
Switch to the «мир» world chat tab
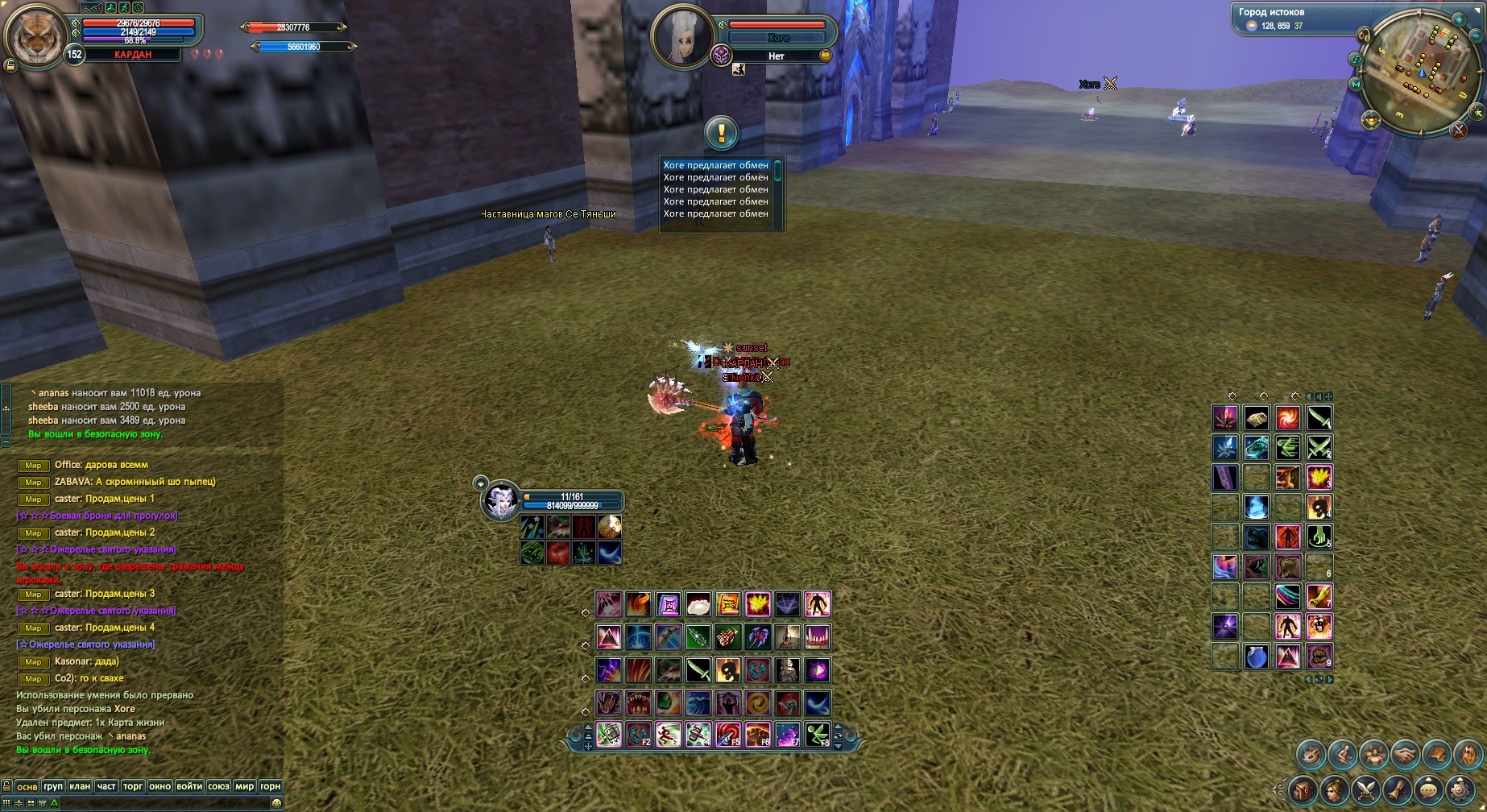[244, 786]
